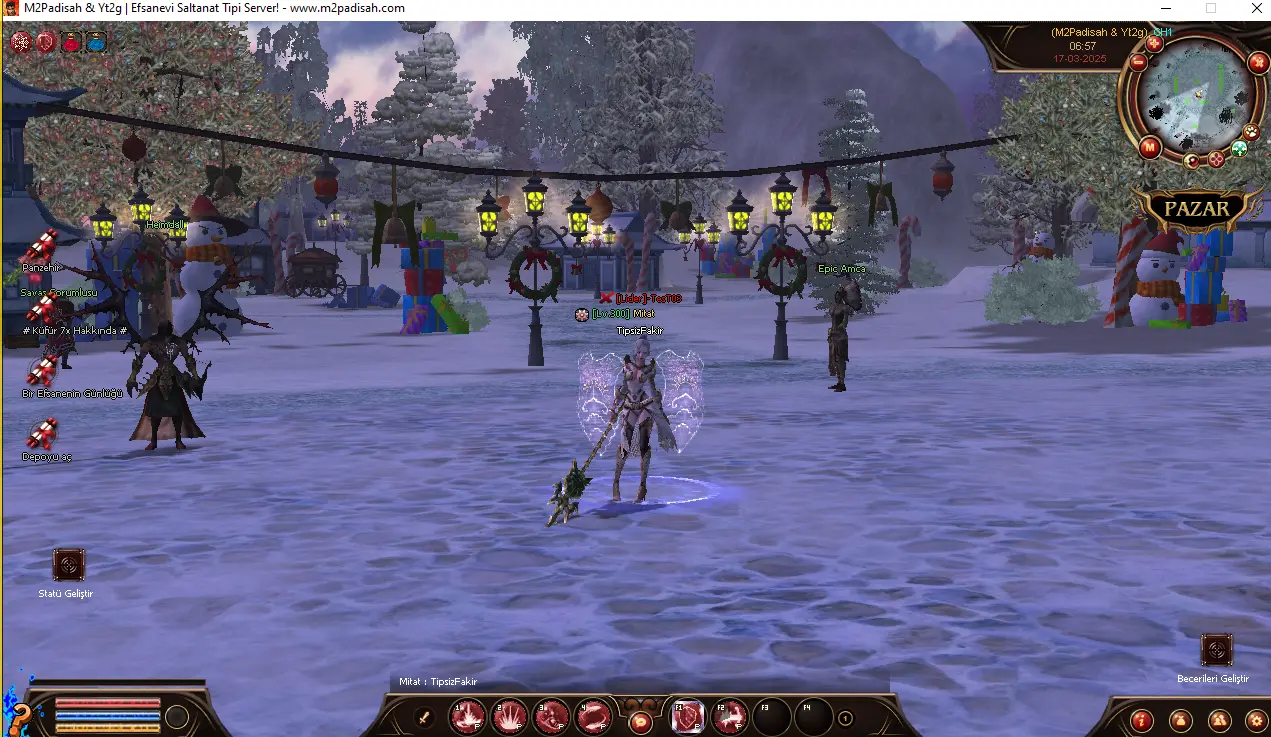The height and width of the screenshot is (737, 1271).
Task: Open the PAZAR market button
Action: click(1196, 210)
